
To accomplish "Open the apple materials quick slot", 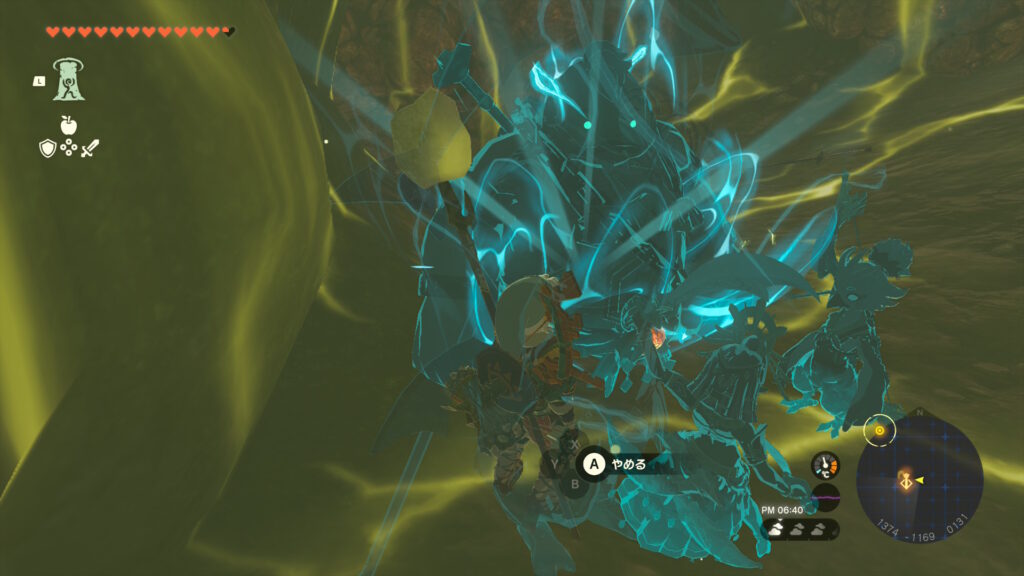I will point(69,125).
